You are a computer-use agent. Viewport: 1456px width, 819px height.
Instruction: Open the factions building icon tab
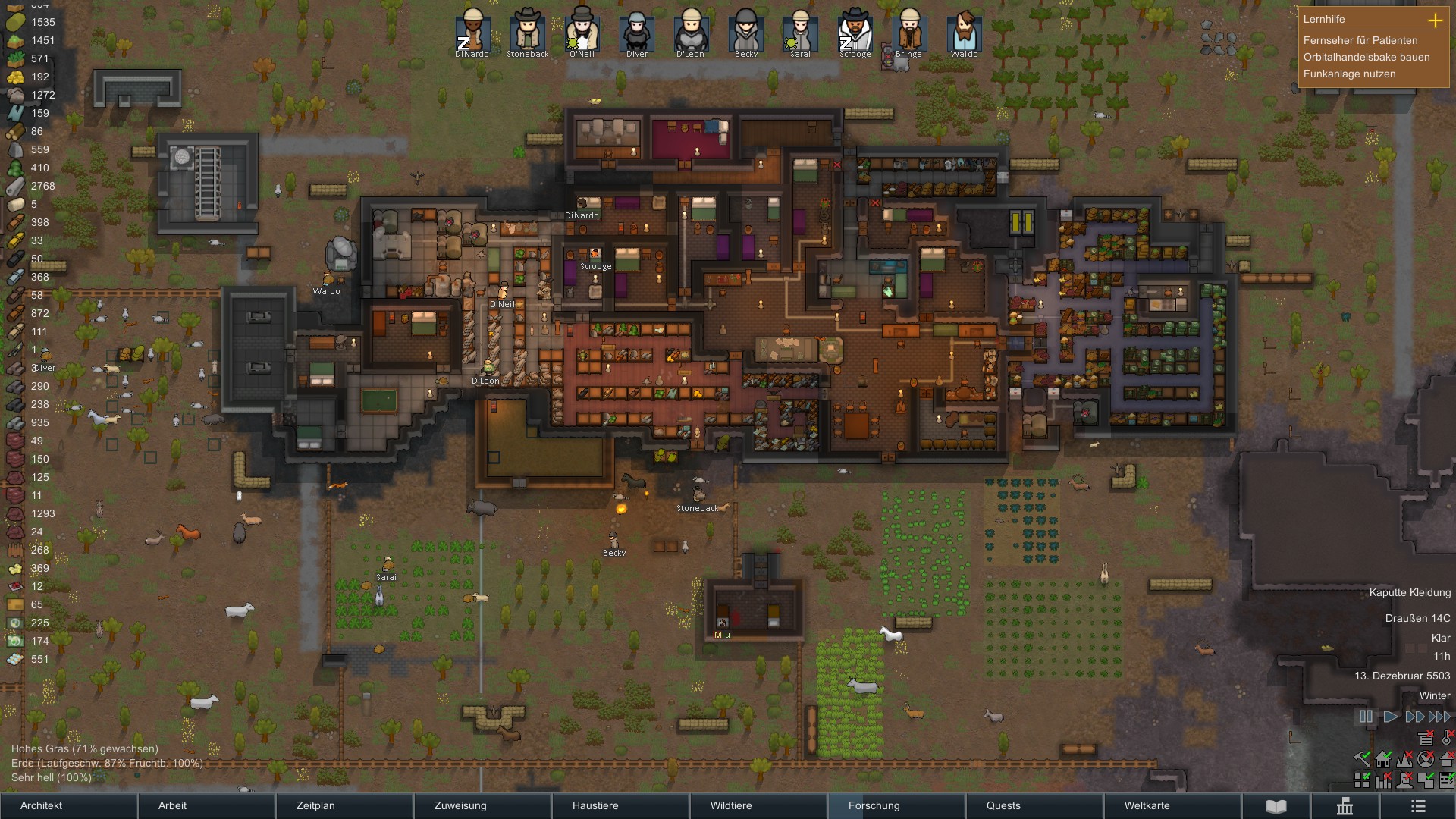pyautogui.click(x=1345, y=805)
